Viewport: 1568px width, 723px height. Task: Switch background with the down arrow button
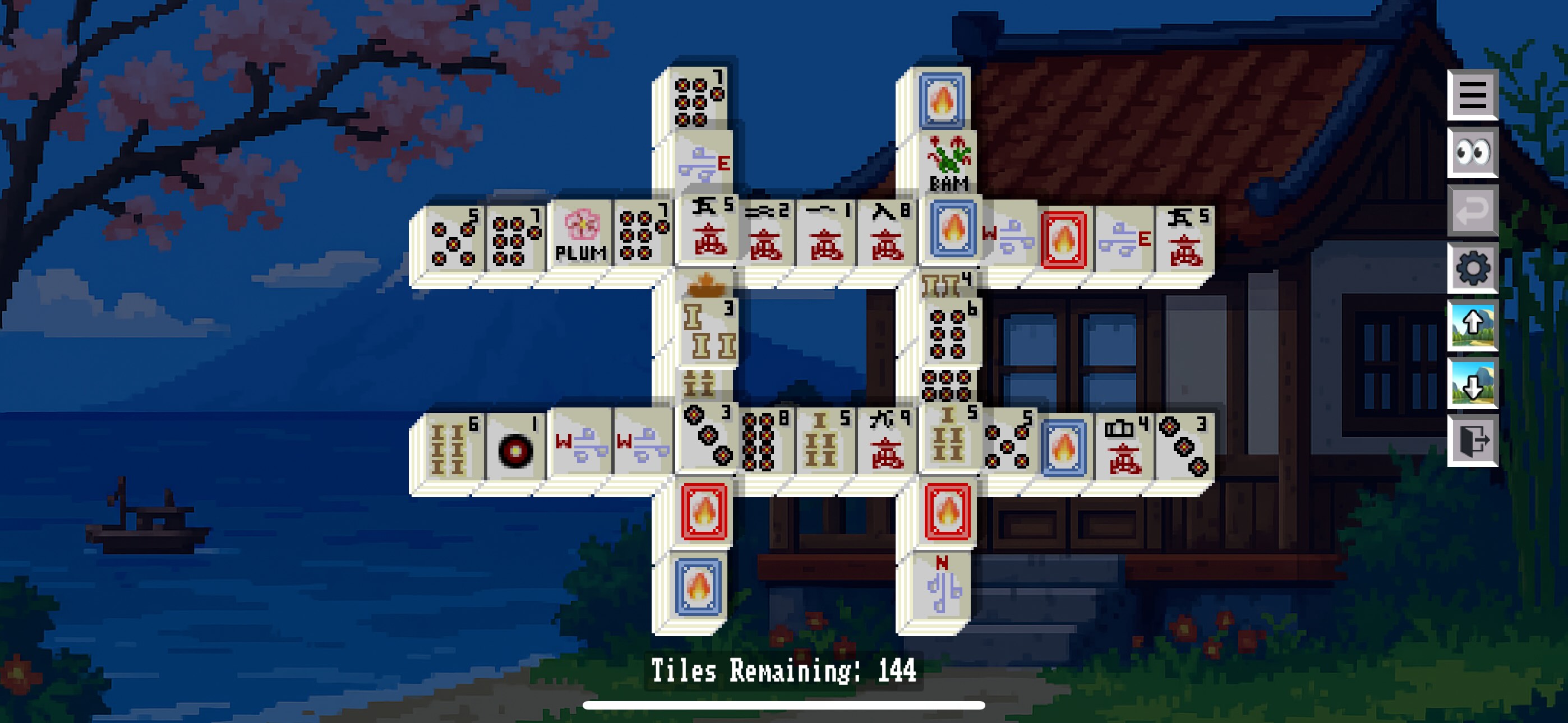coord(1472,383)
